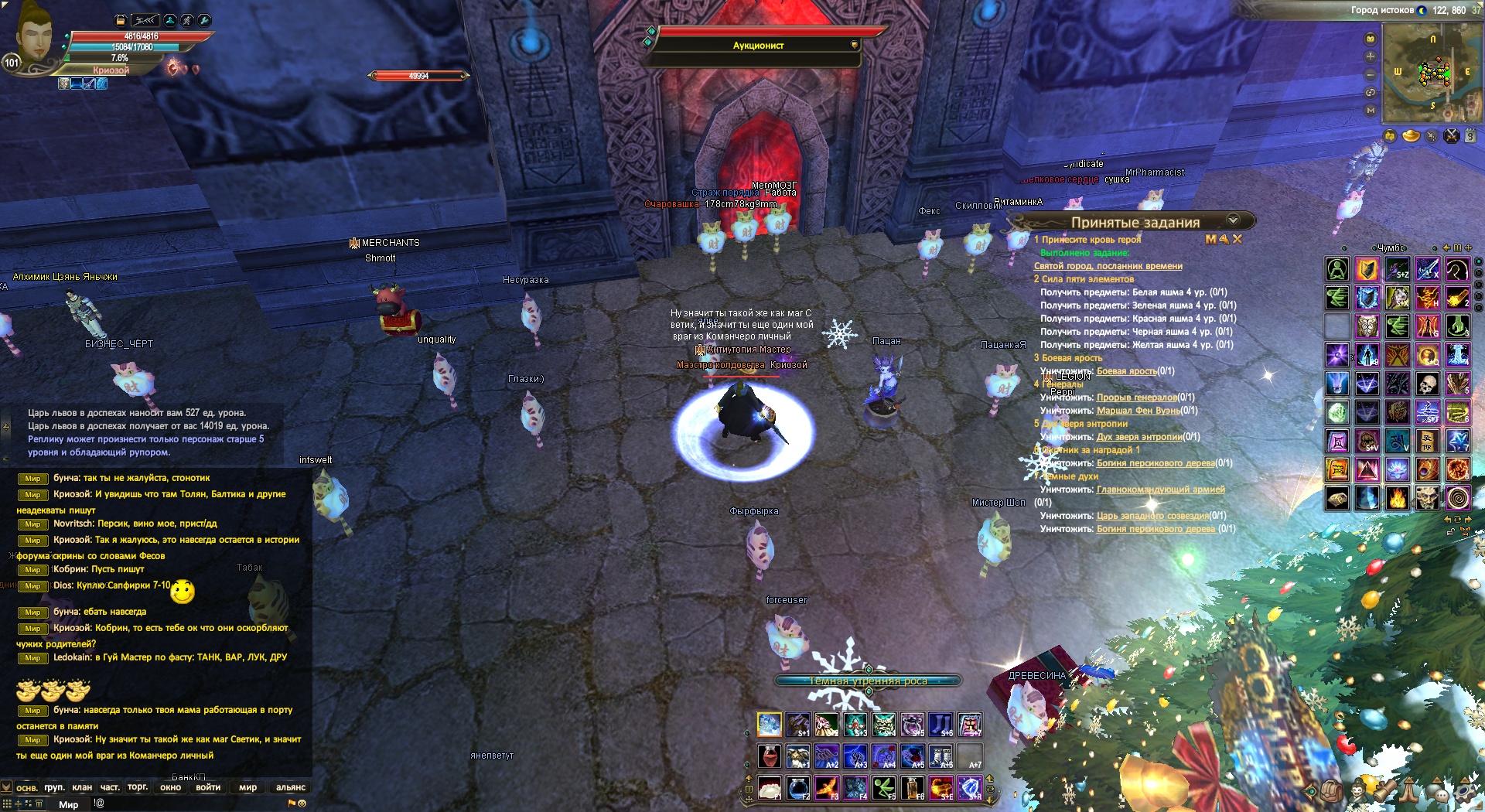Image resolution: width=1485 pixels, height=812 pixels.
Task: Open quest link Святой город, посланник времени
Action: click(1108, 266)
